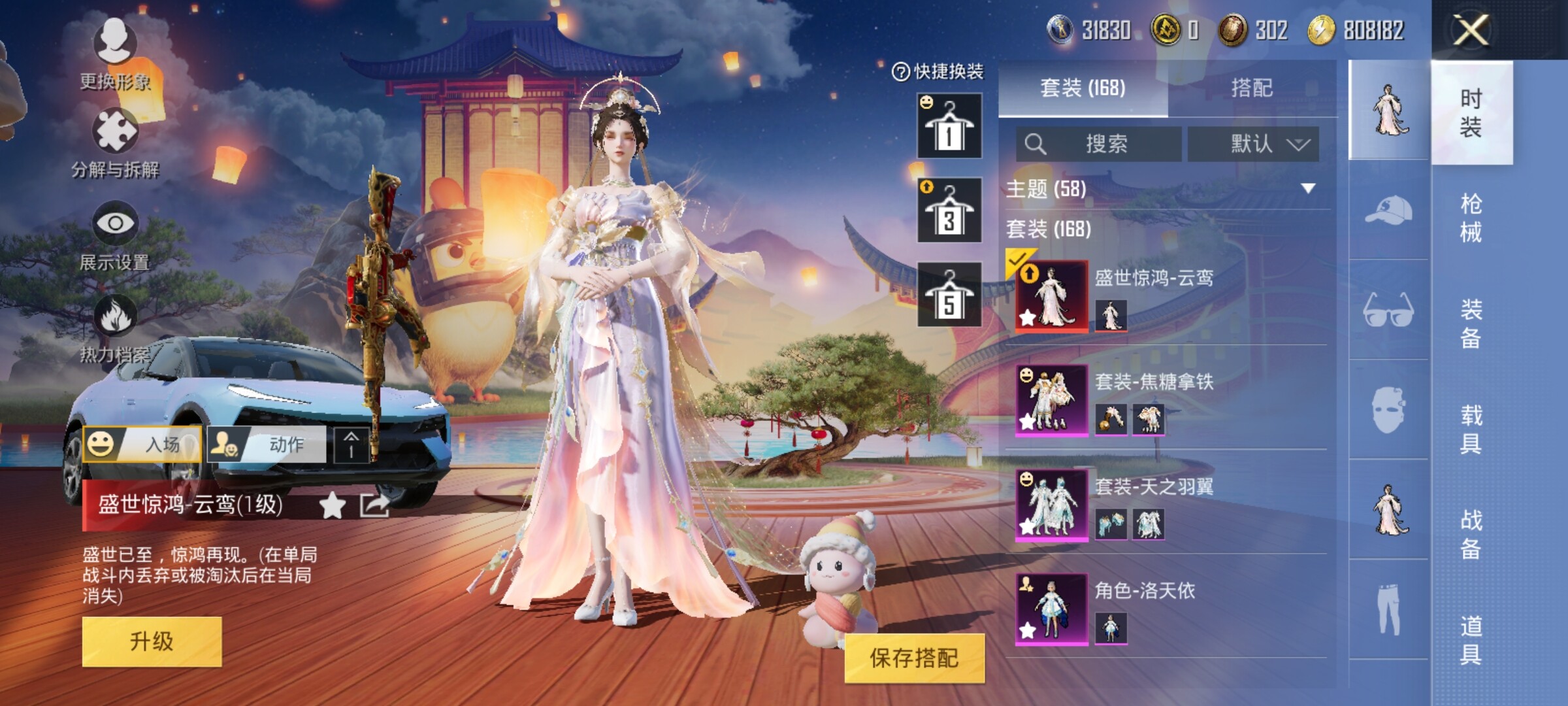Image resolution: width=1568 pixels, height=706 pixels.
Task: Save the outfit with 保存搭配
Action: click(913, 658)
